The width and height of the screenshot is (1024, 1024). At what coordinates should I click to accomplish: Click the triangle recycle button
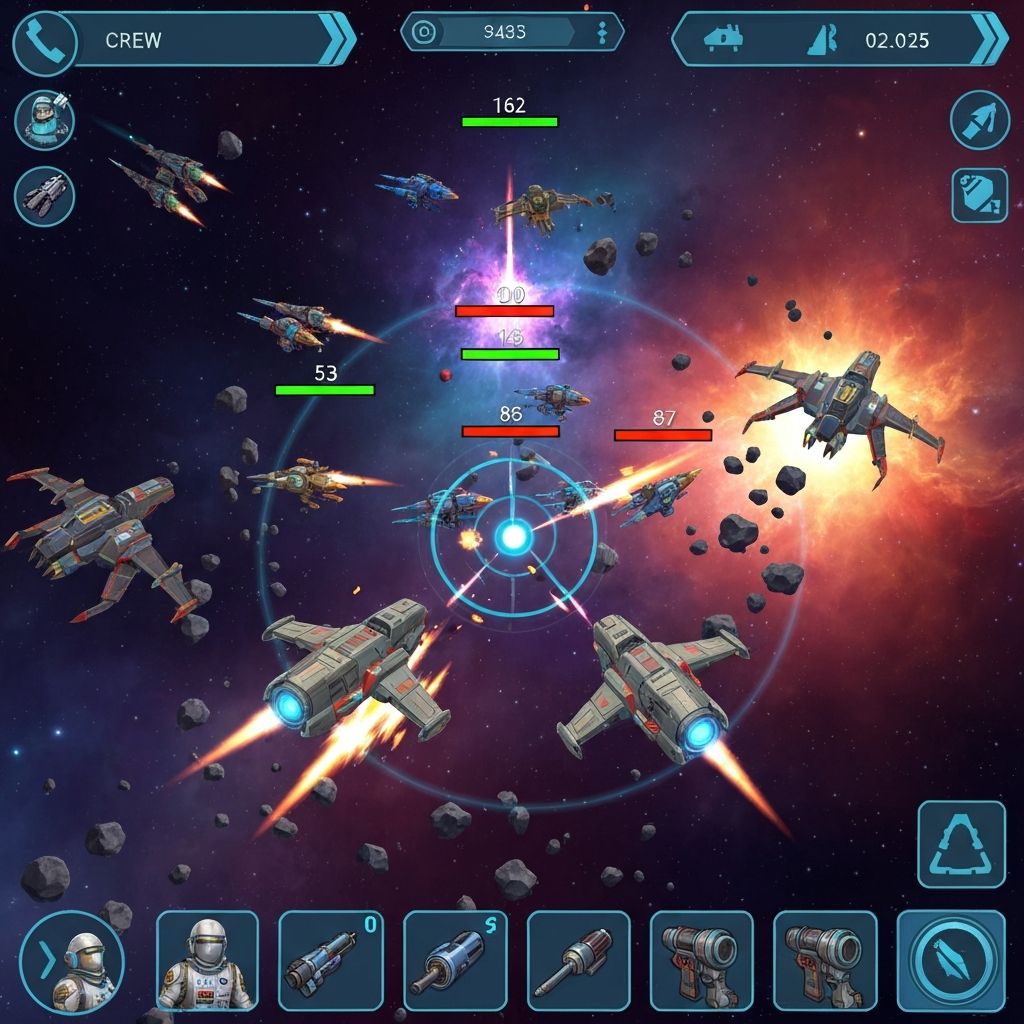[961, 845]
